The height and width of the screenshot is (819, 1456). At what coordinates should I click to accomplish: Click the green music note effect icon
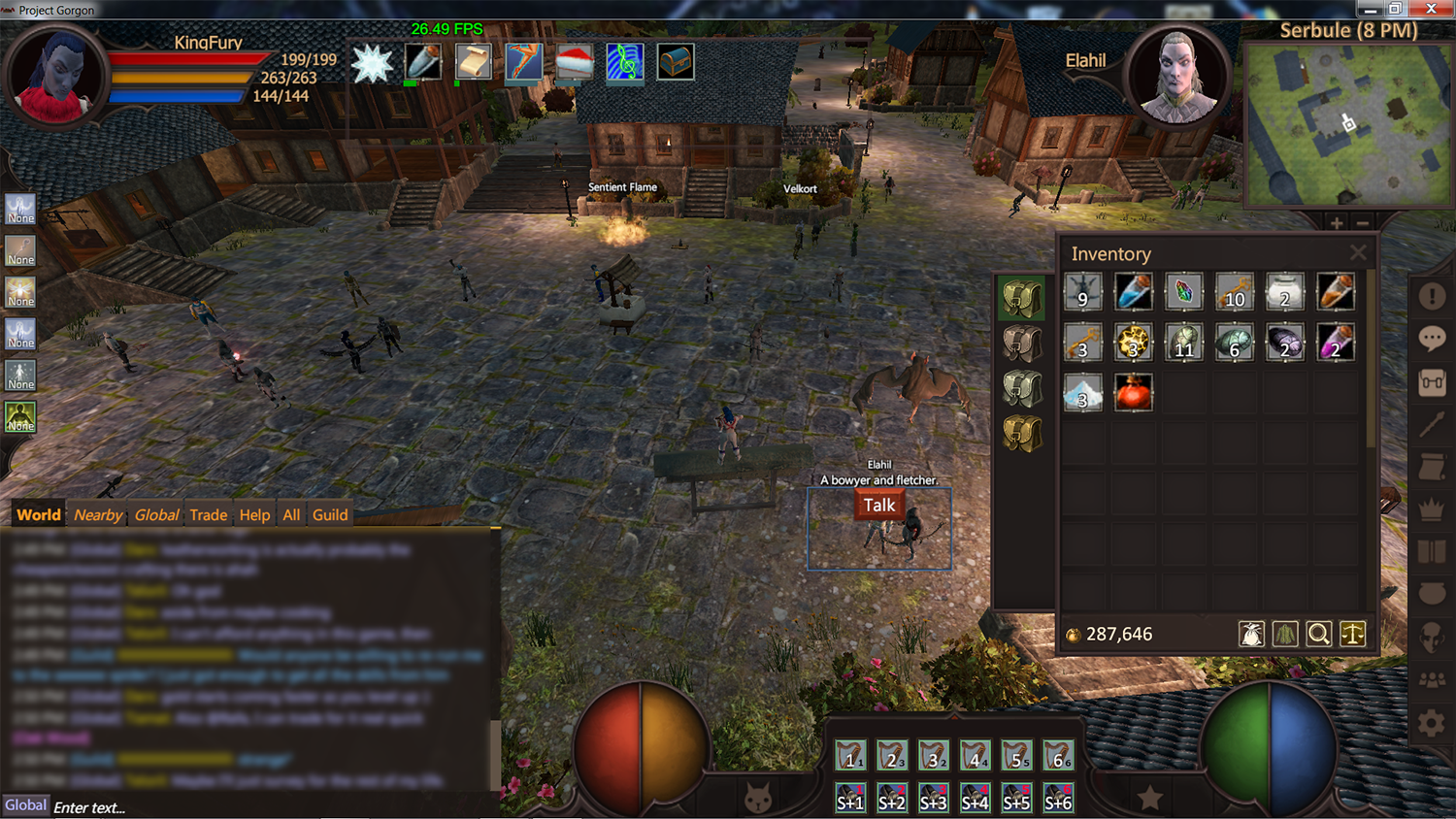click(x=624, y=63)
